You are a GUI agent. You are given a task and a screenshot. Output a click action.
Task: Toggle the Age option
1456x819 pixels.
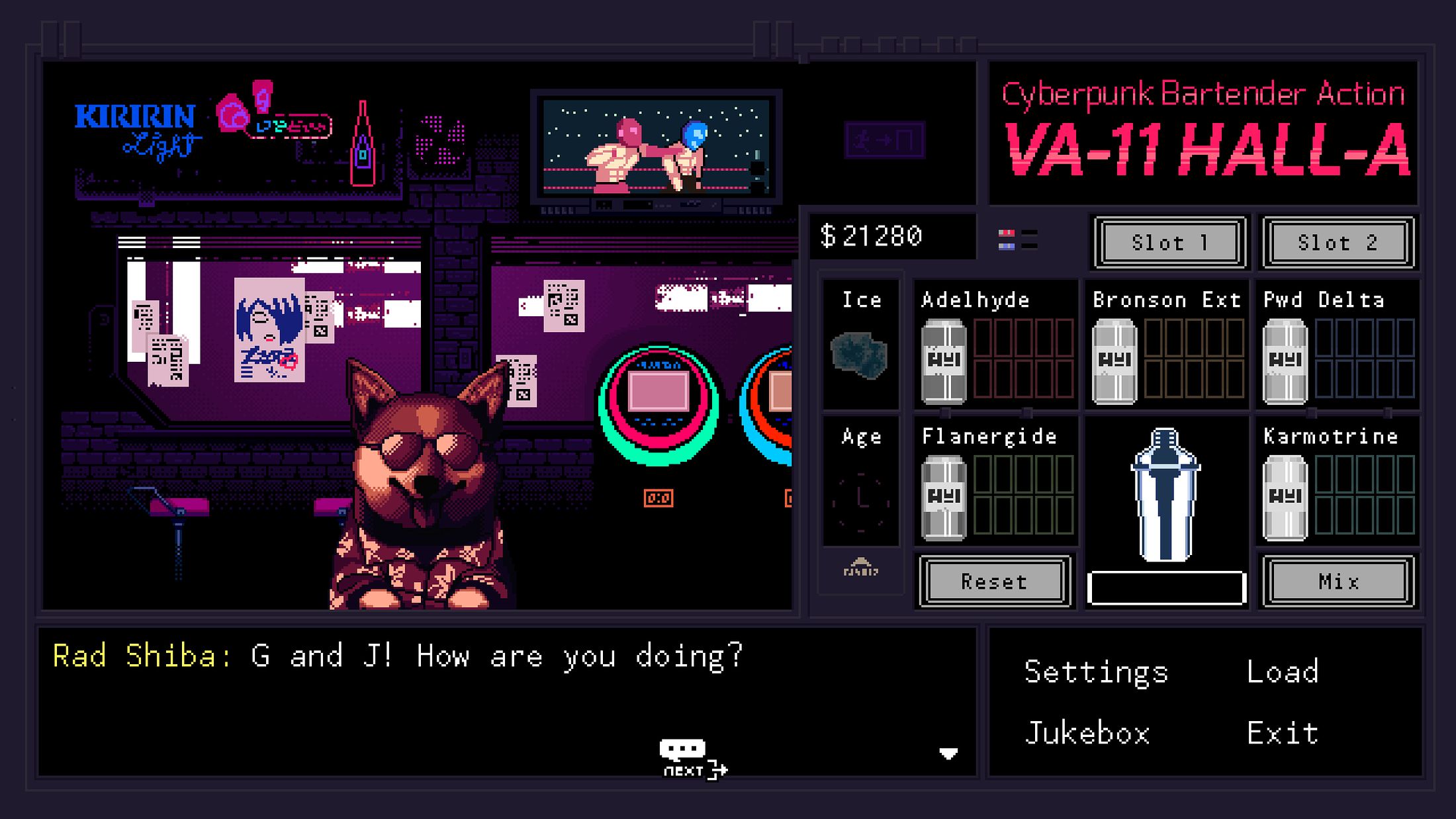(x=860, y=501)
